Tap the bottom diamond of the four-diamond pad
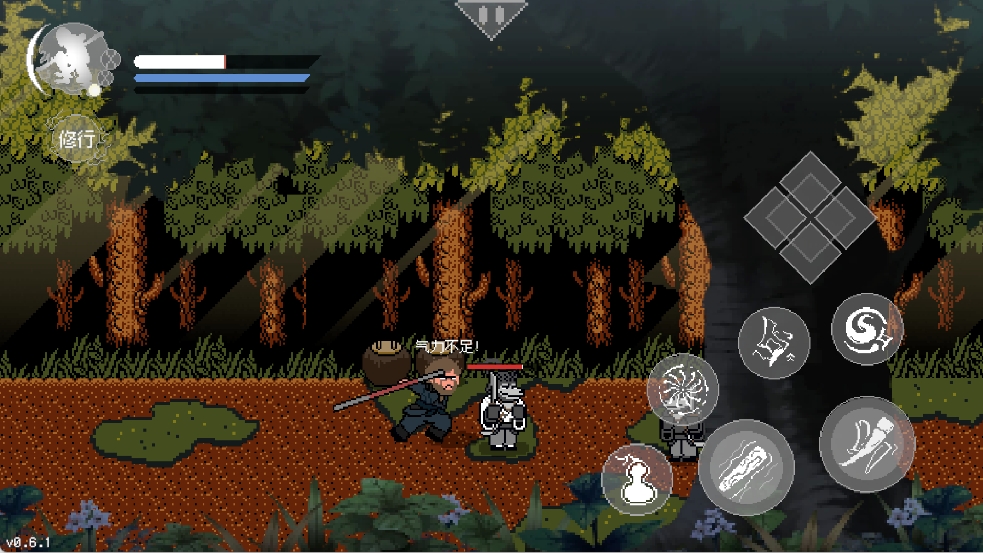983x553 pixels. pos(810,249)
